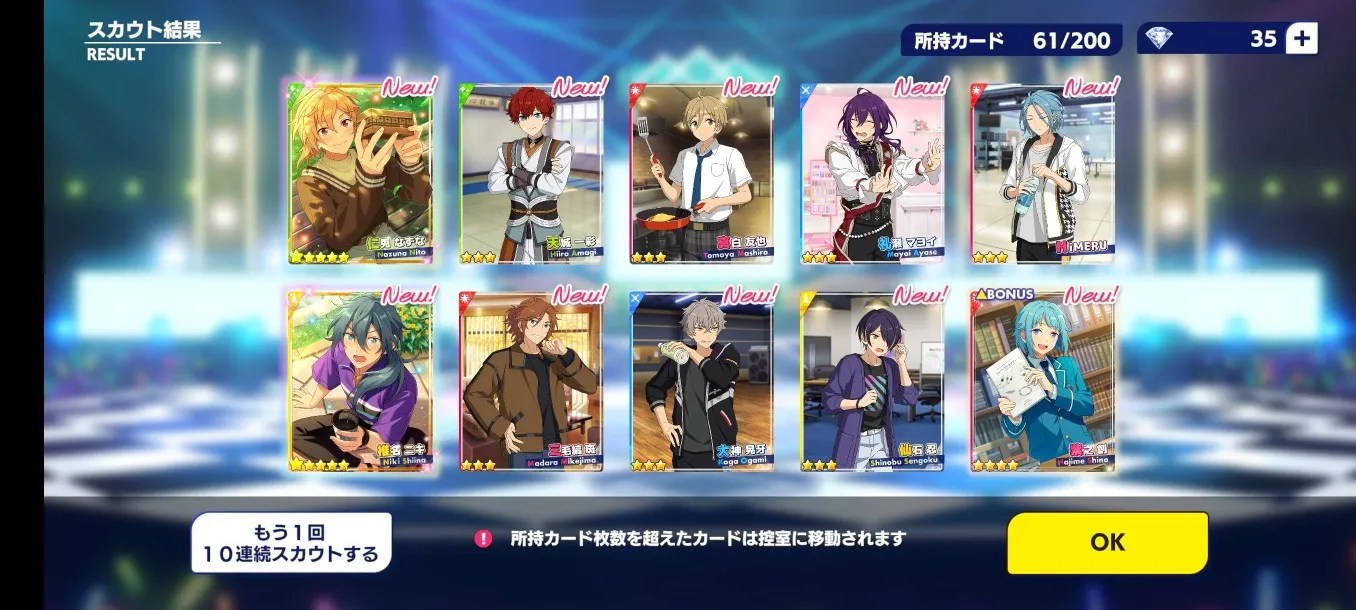1356x610 pixels.
Task: View the Tomoya Mashiro card
Action: [x=702, y=173]
